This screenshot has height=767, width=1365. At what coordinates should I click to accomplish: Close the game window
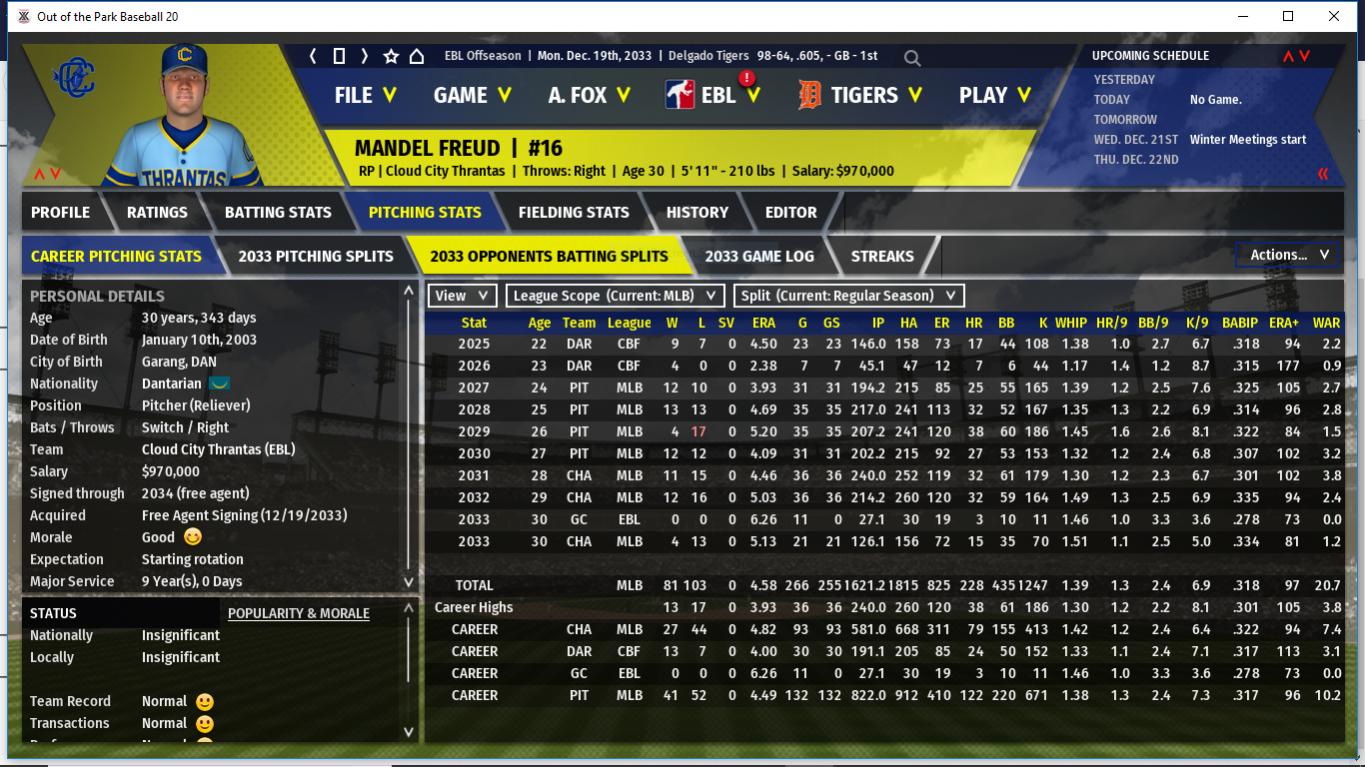(1334, 16)
